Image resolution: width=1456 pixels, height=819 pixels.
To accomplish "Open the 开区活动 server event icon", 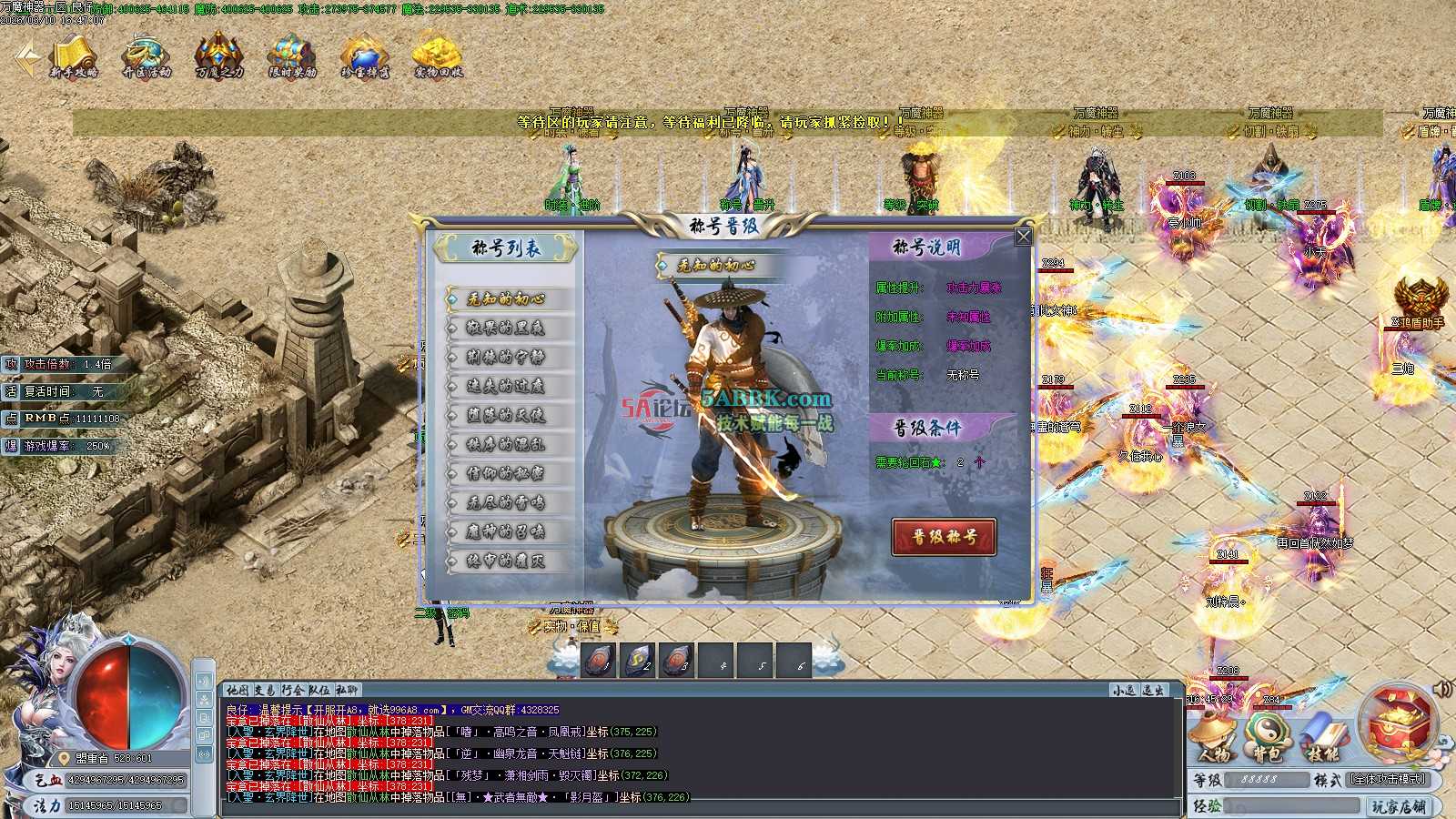I will coord(147,56).
